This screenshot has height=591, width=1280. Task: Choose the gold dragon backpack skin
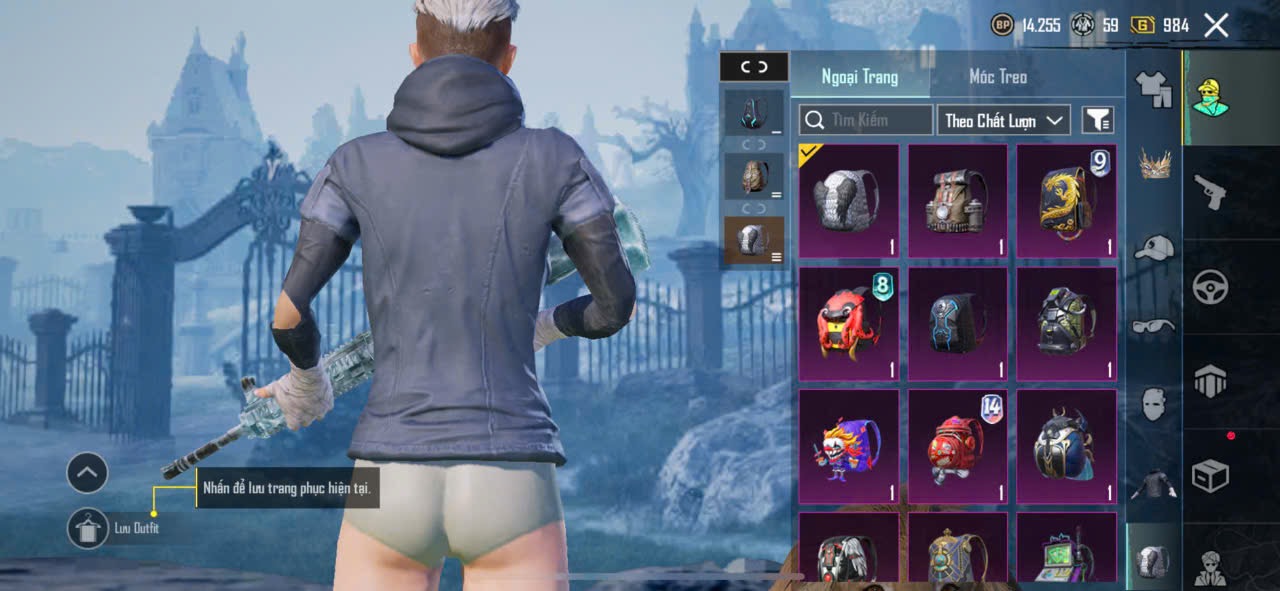[x=1067, y=201]
